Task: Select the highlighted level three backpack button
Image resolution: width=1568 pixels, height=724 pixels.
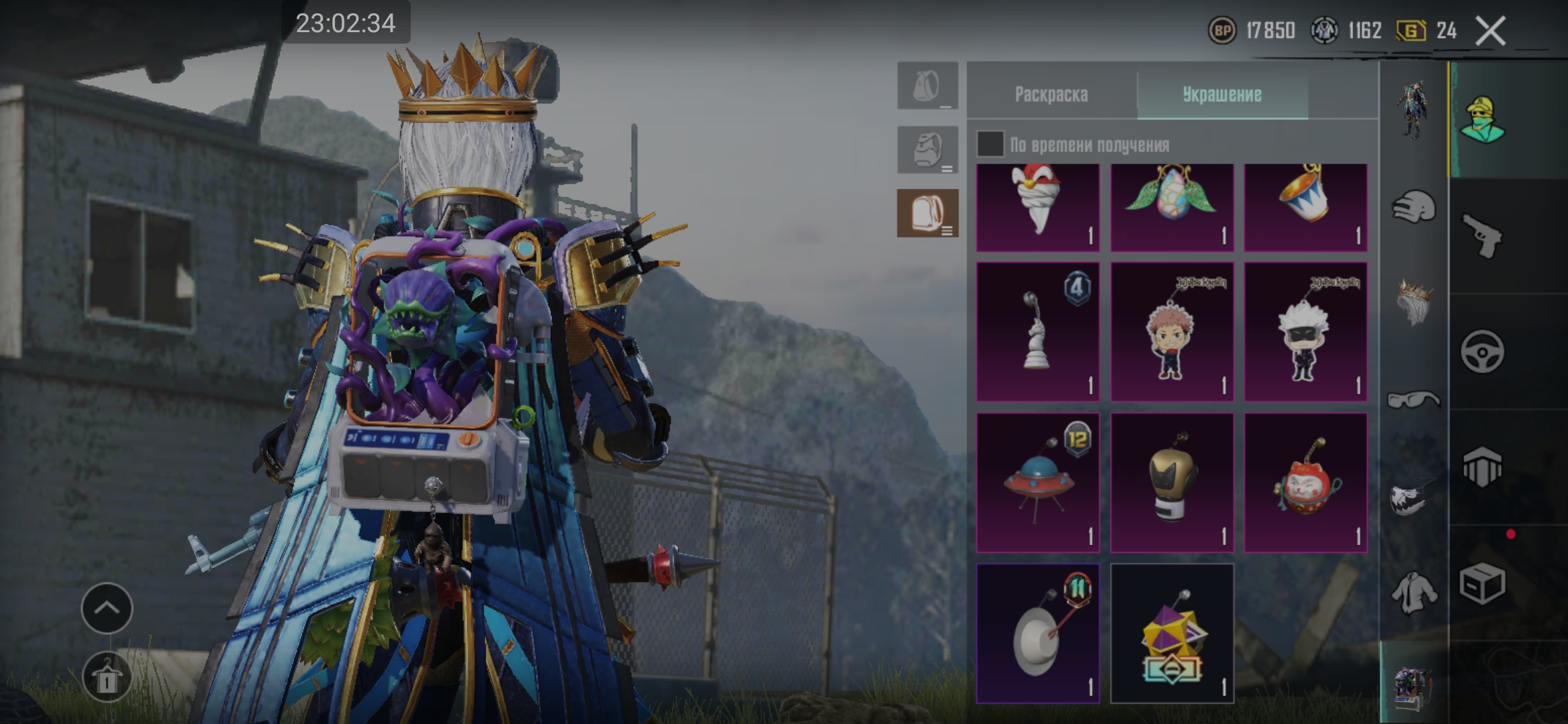Action: tap(927, 213)
